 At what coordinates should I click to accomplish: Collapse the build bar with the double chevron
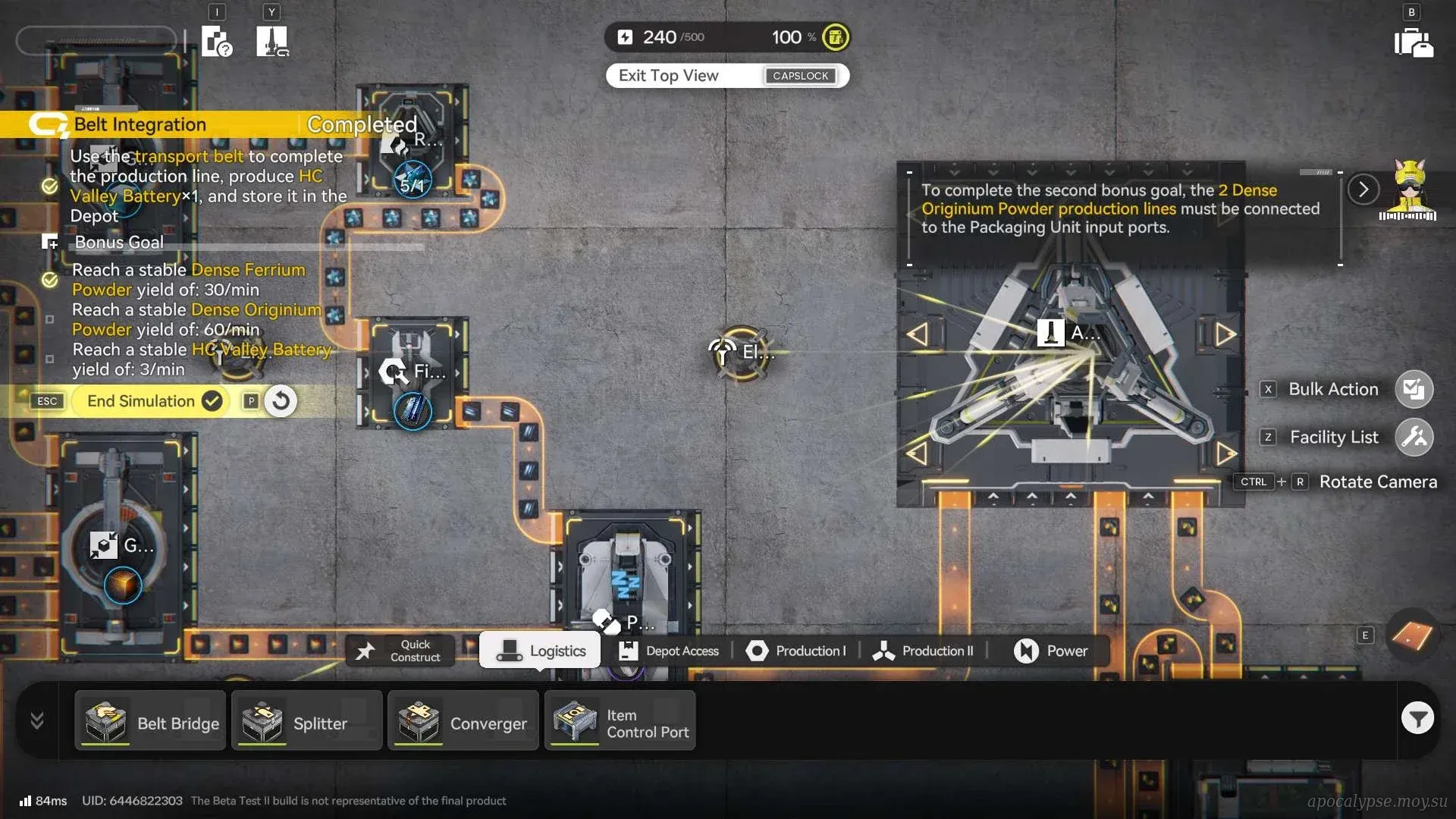coord(36,720)
